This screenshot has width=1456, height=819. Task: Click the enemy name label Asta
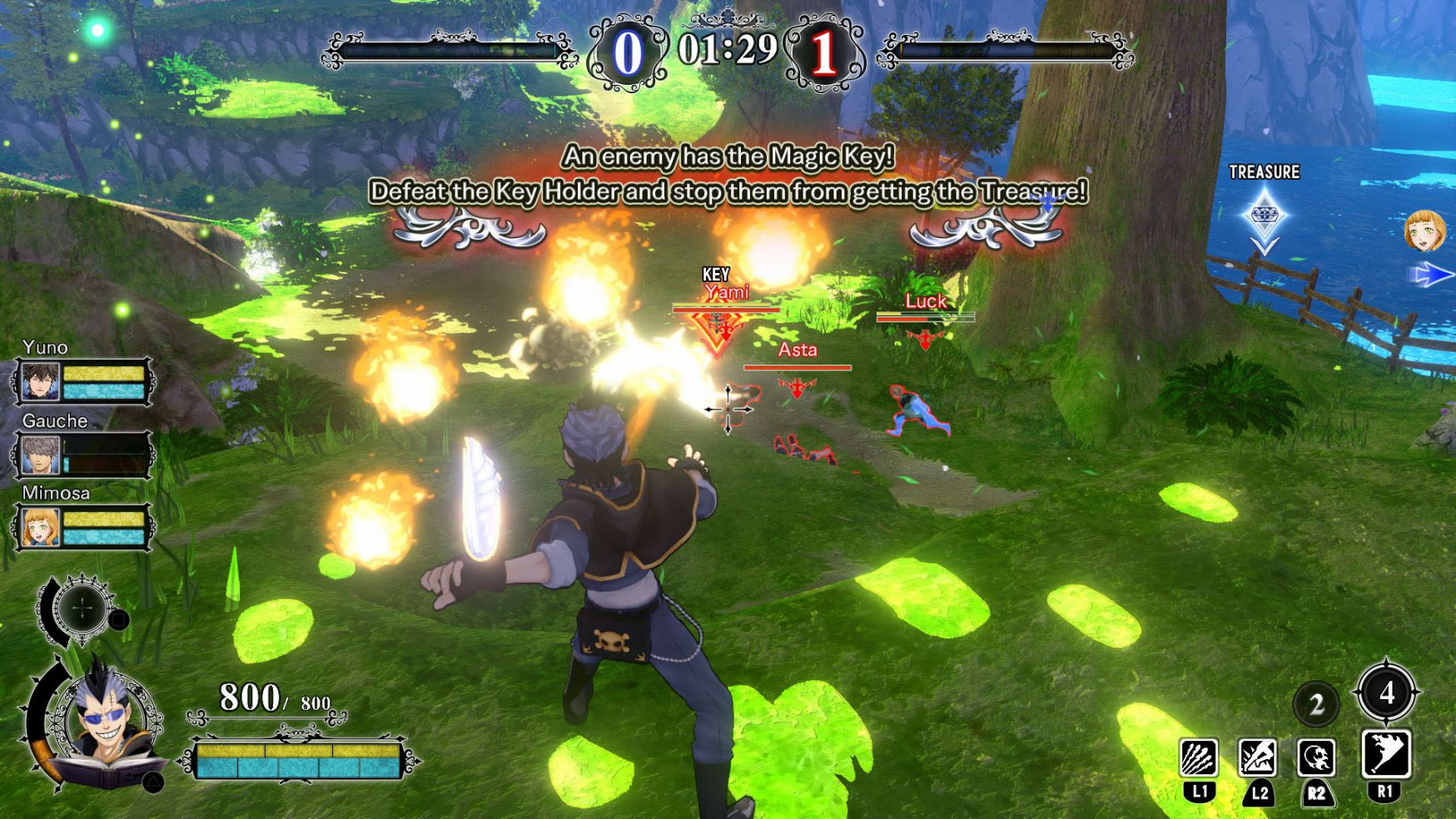[x=797, y=350]
